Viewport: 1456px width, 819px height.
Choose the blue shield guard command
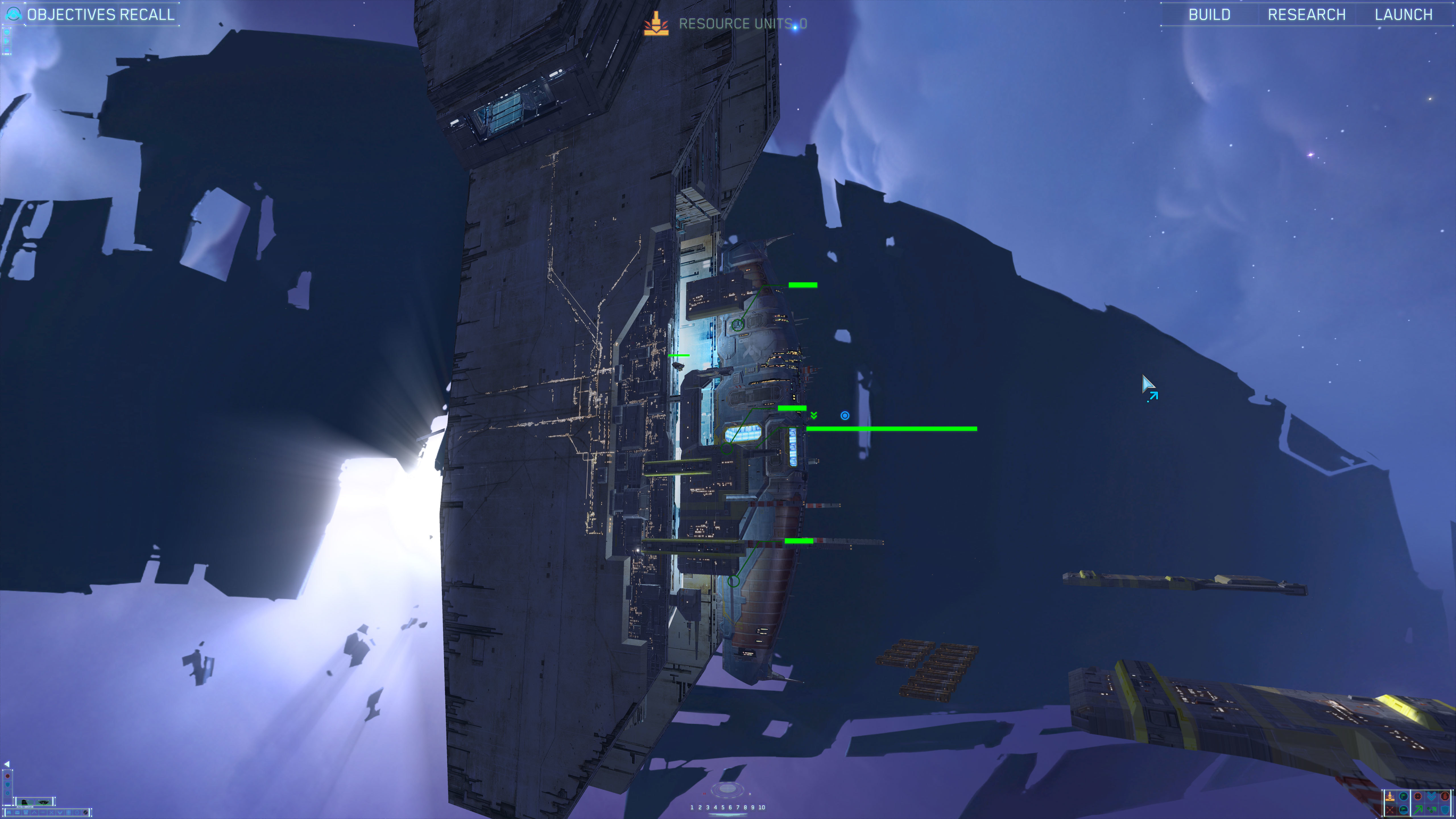tap(1445, 810)
